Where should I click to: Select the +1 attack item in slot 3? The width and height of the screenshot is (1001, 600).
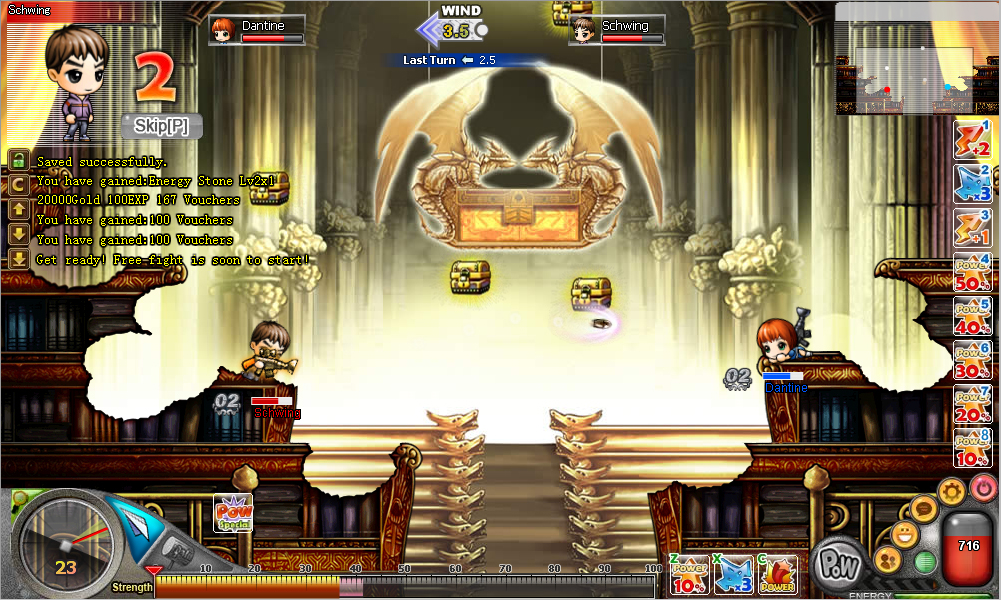pyautogui.click(x=972, y=228)
